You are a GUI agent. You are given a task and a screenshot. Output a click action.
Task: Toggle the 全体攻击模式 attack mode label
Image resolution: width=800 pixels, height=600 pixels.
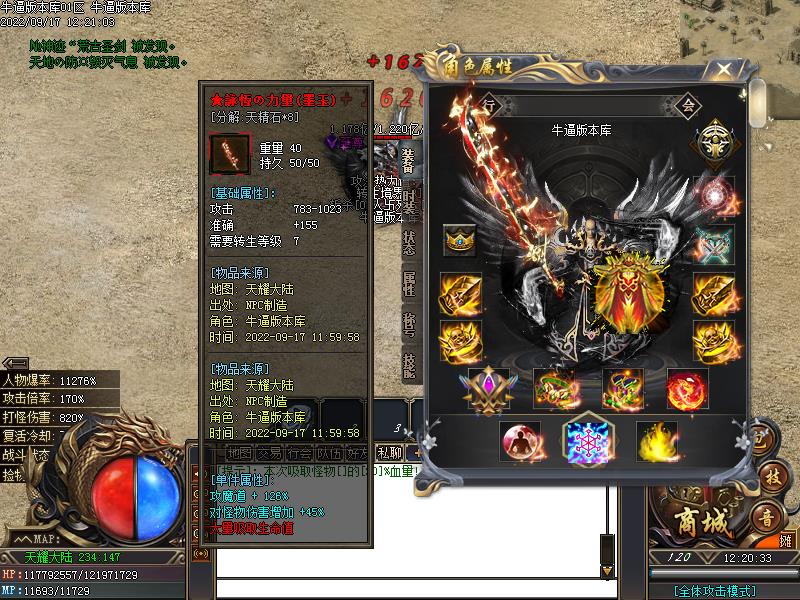click(714, 591)
